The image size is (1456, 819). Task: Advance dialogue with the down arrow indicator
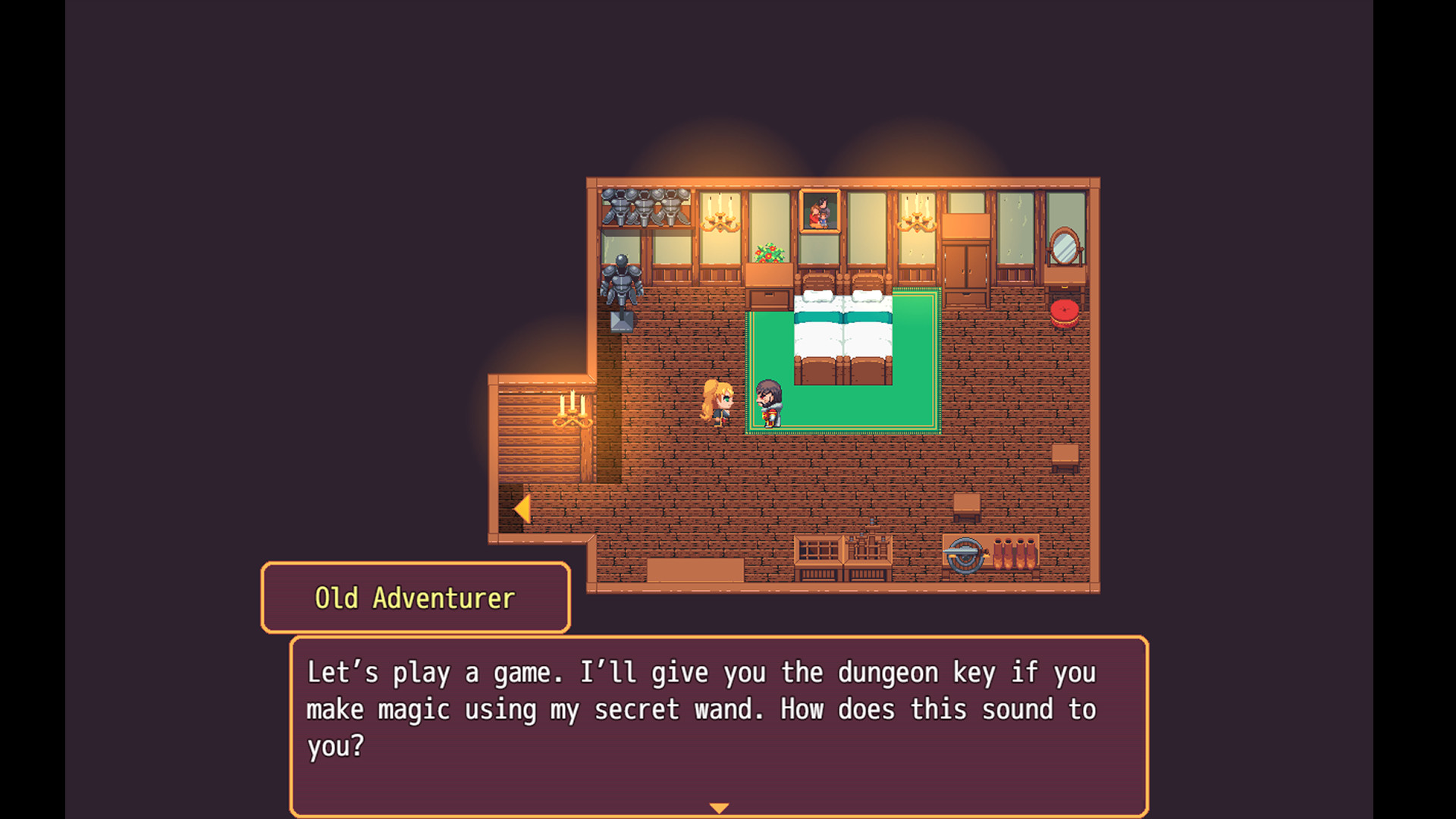(719, 808)
